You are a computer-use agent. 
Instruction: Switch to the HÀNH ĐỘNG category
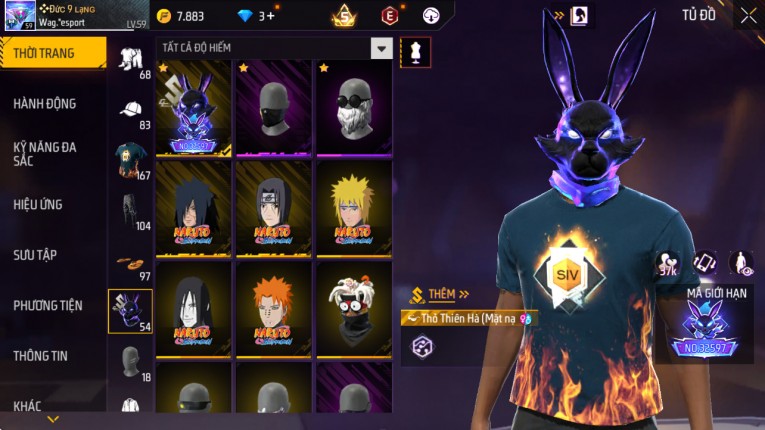point(45,103)
